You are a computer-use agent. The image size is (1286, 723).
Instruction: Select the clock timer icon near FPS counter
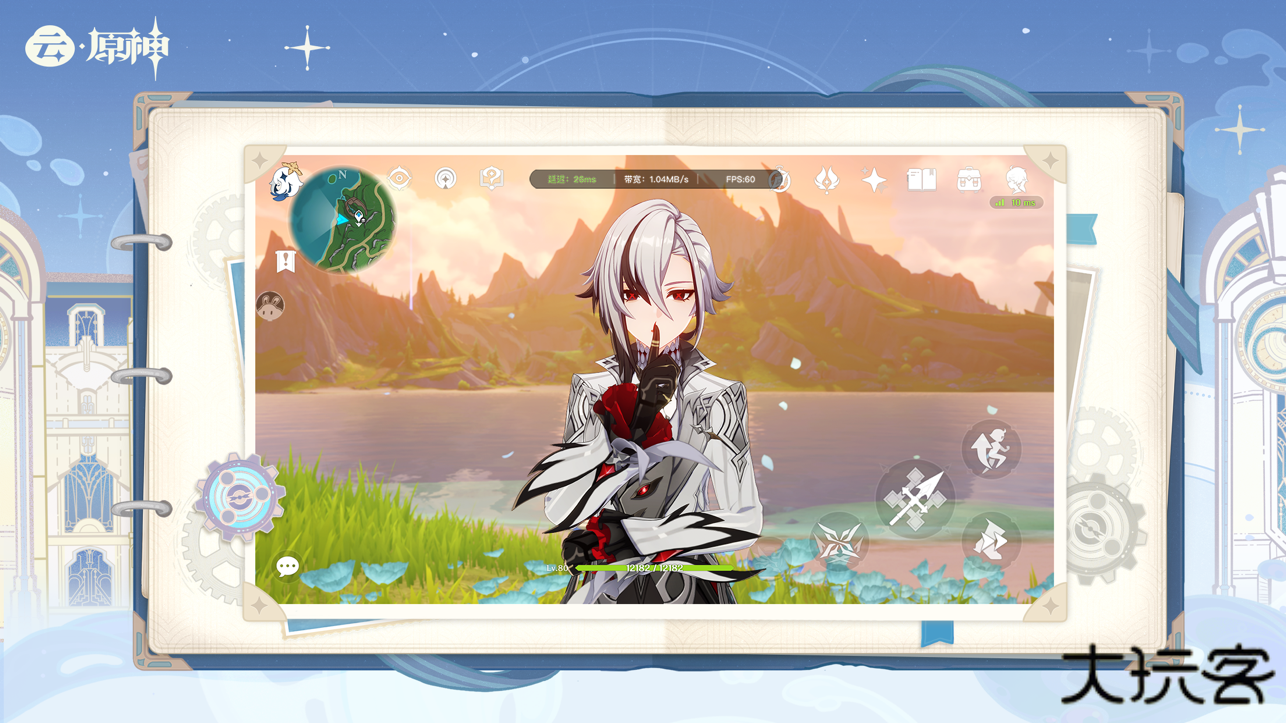tap(779, 180)
